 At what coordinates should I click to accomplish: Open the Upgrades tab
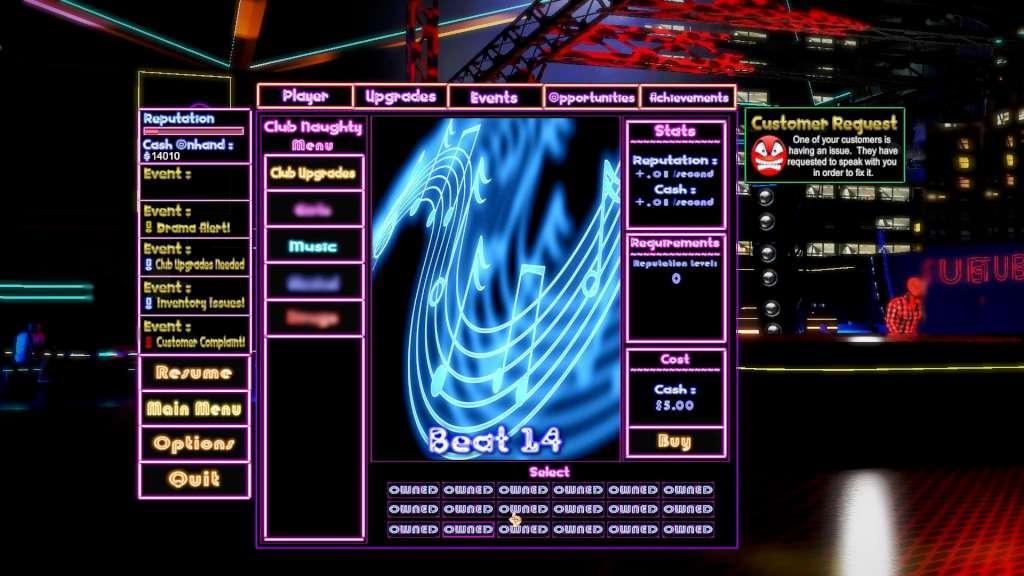coord(400,97)
